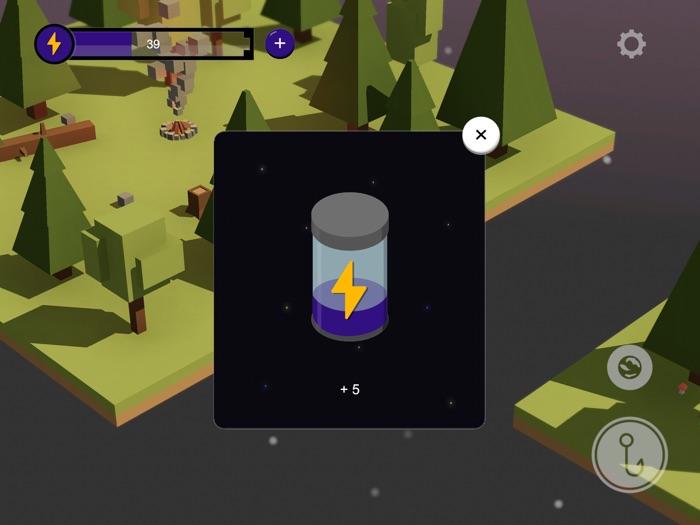Image resolution: width=700 pixels, height=525 pixels.
Task: Tap the fishing hook action button
Action: [x=630, y=455]
